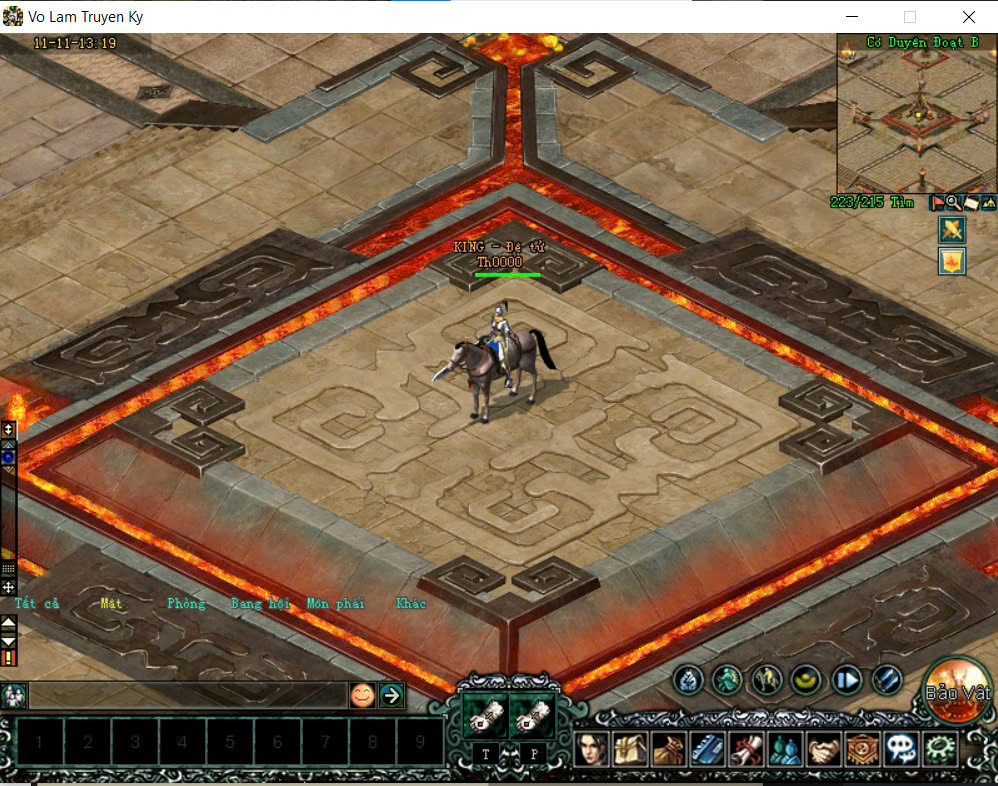The width and height of the screenshot is (998, 786).
Task: Click the skull icon in bottom bar
Action: (x=899, y=747)
